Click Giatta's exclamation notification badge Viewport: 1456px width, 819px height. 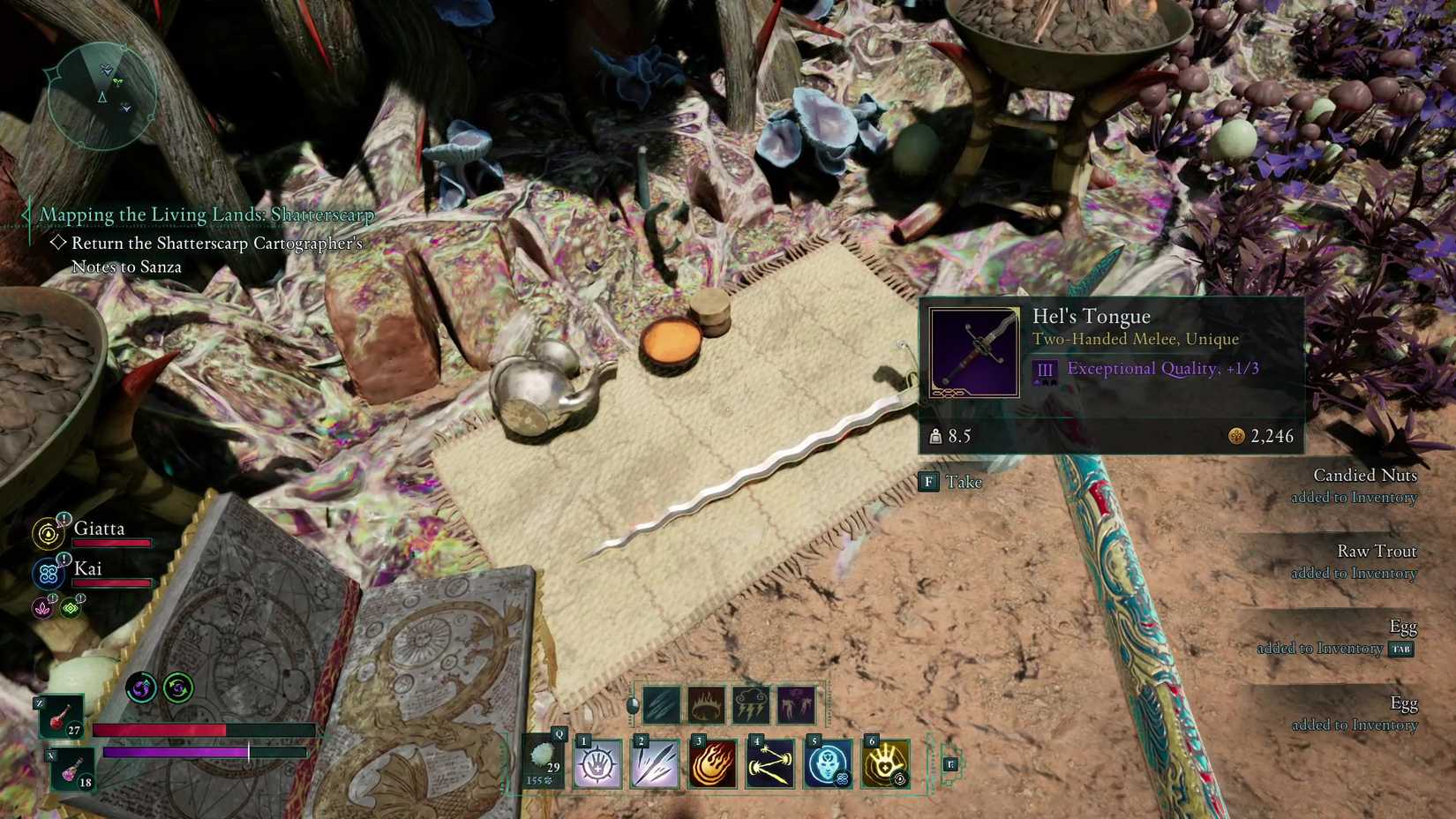click(64, 518)
